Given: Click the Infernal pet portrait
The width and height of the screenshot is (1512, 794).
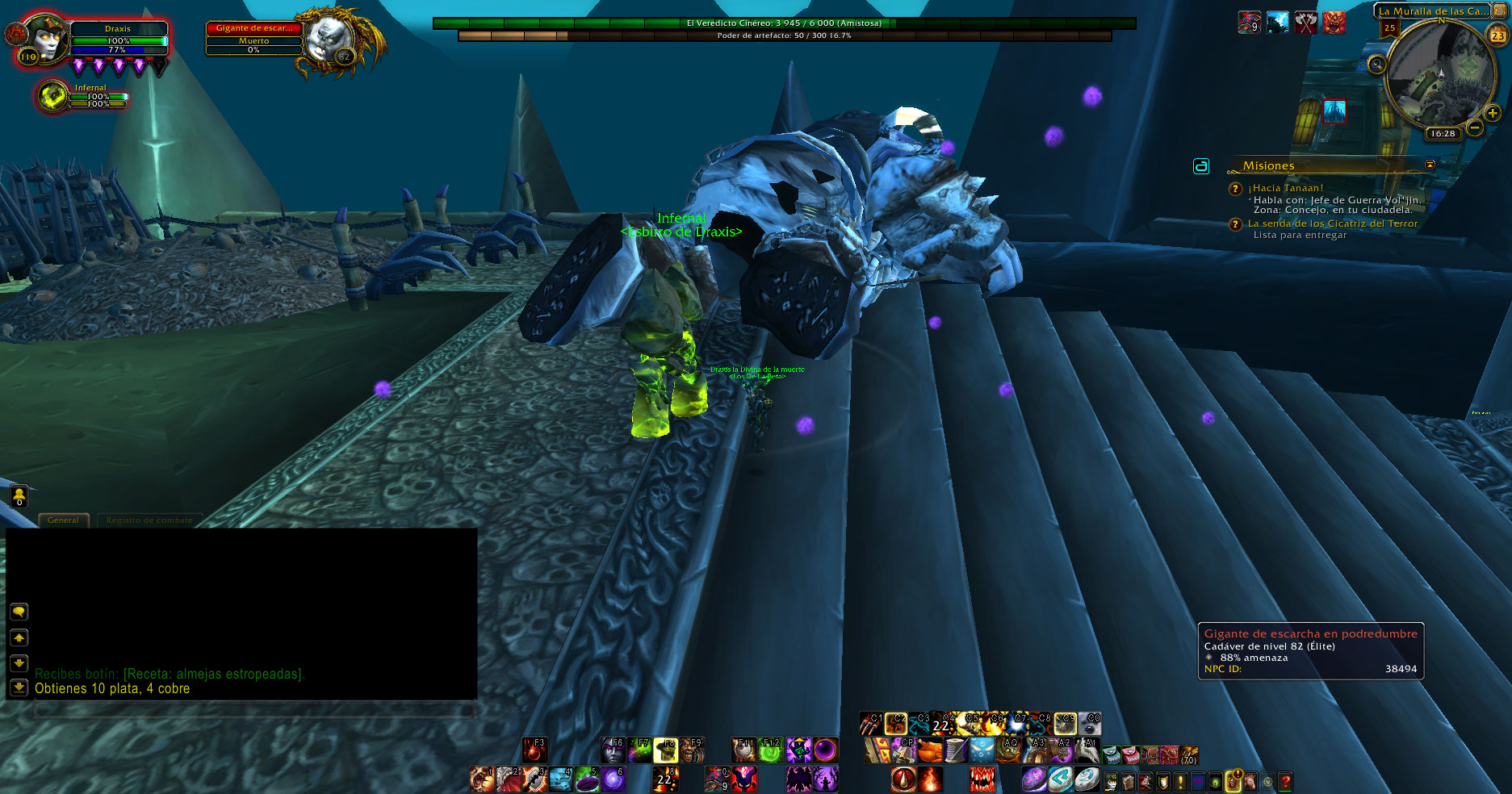Looking at the screenshot, I should (x=53, y=96).
